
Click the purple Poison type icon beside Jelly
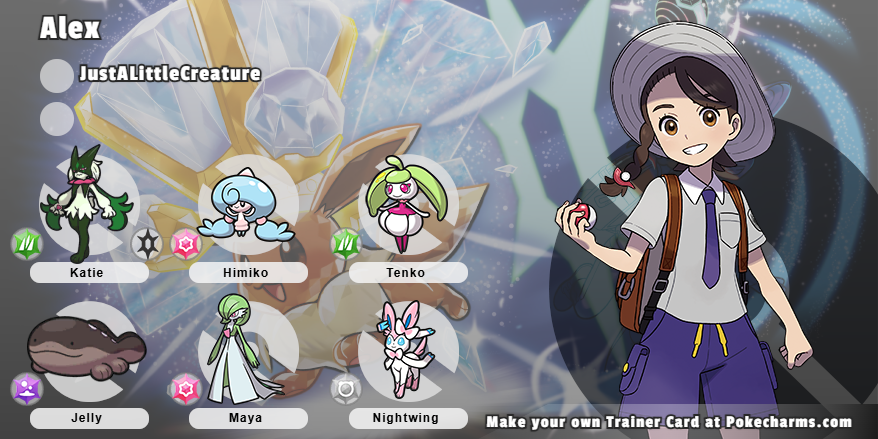pos(26,389)
